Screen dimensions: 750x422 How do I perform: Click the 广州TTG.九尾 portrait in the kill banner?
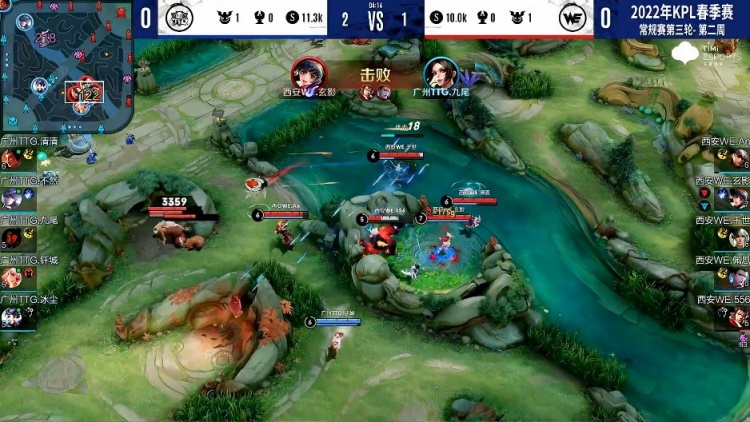(x=437, y=73)
